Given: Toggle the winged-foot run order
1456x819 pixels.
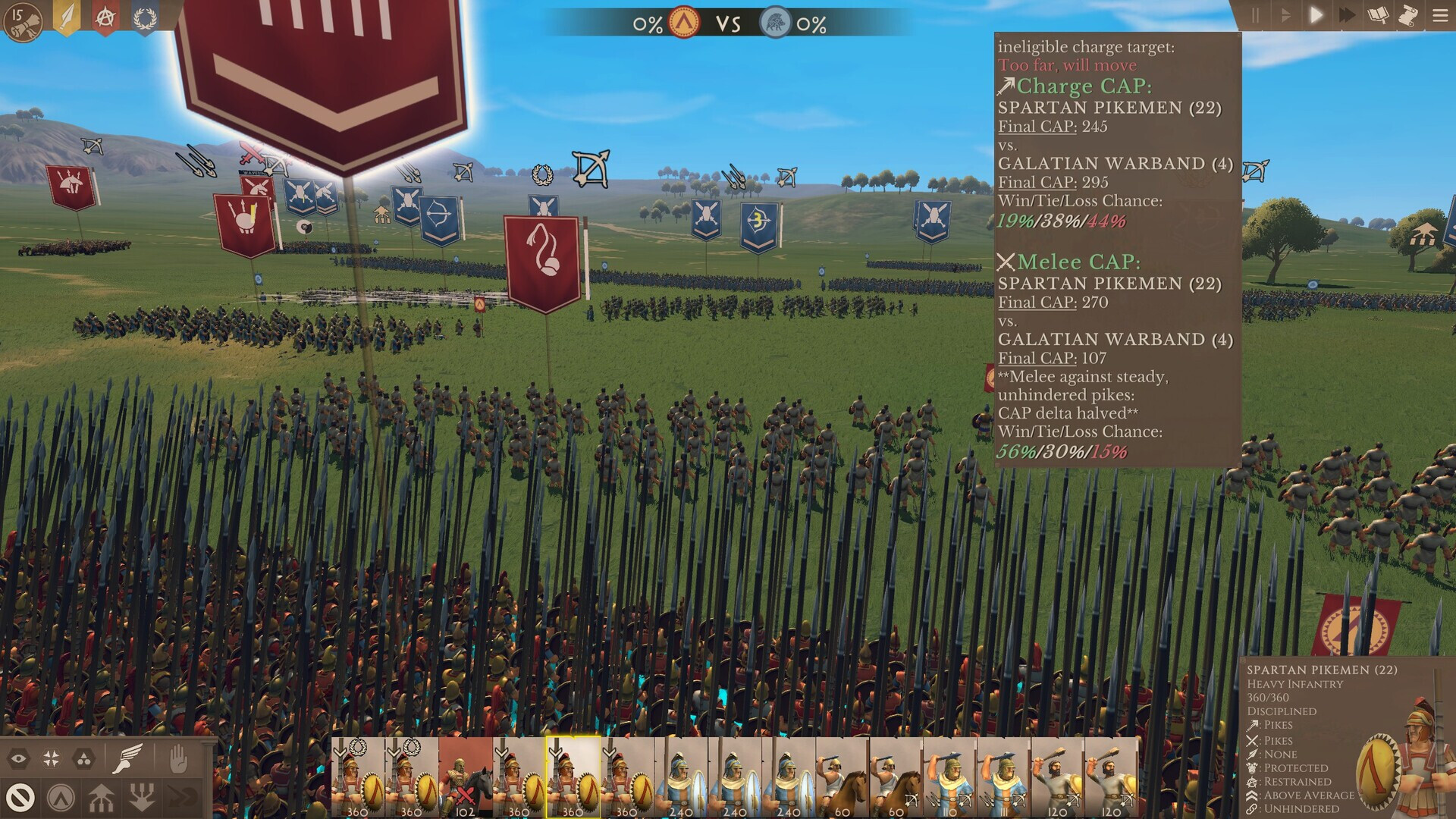Looking at the screenshot, I should (127, 758).
